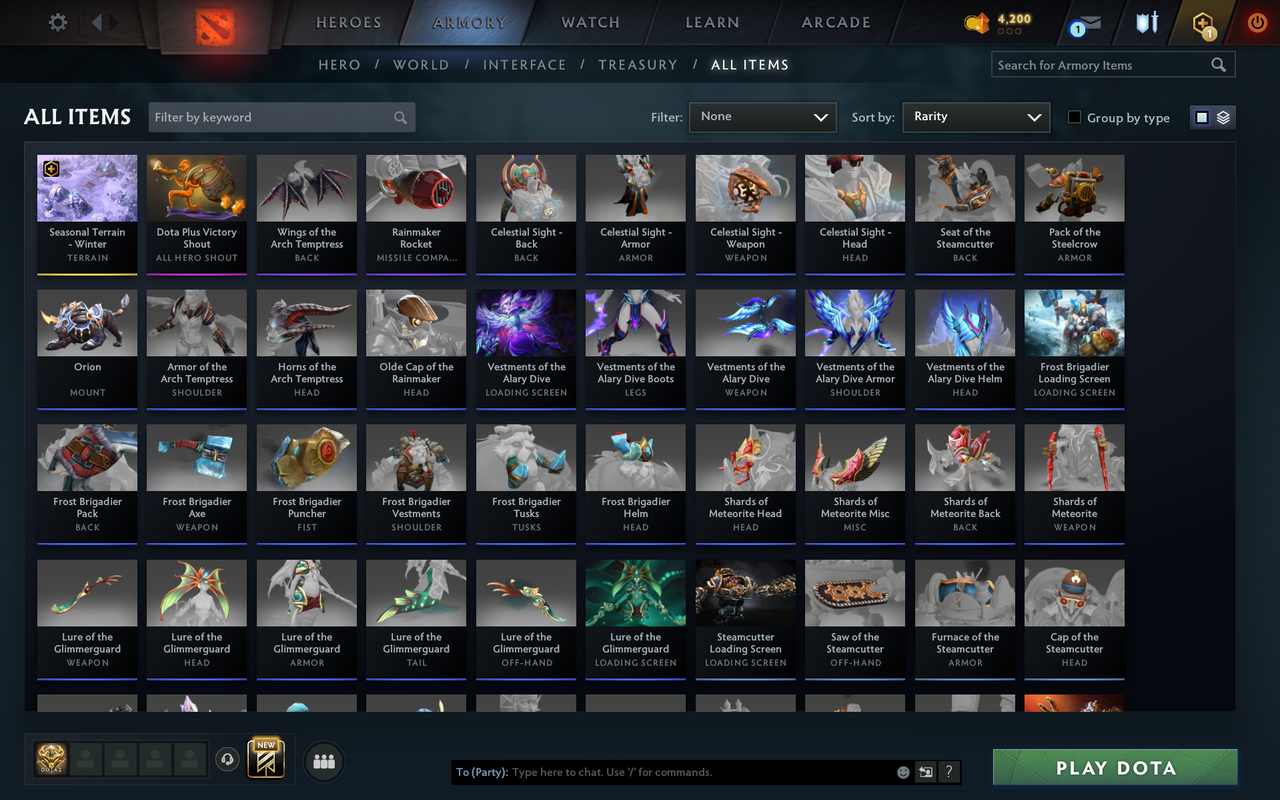Image resolution: width=1280 pixels, height=800 pixels.
Task: Switch to the WATCH tab
Action: click(590, 22)
